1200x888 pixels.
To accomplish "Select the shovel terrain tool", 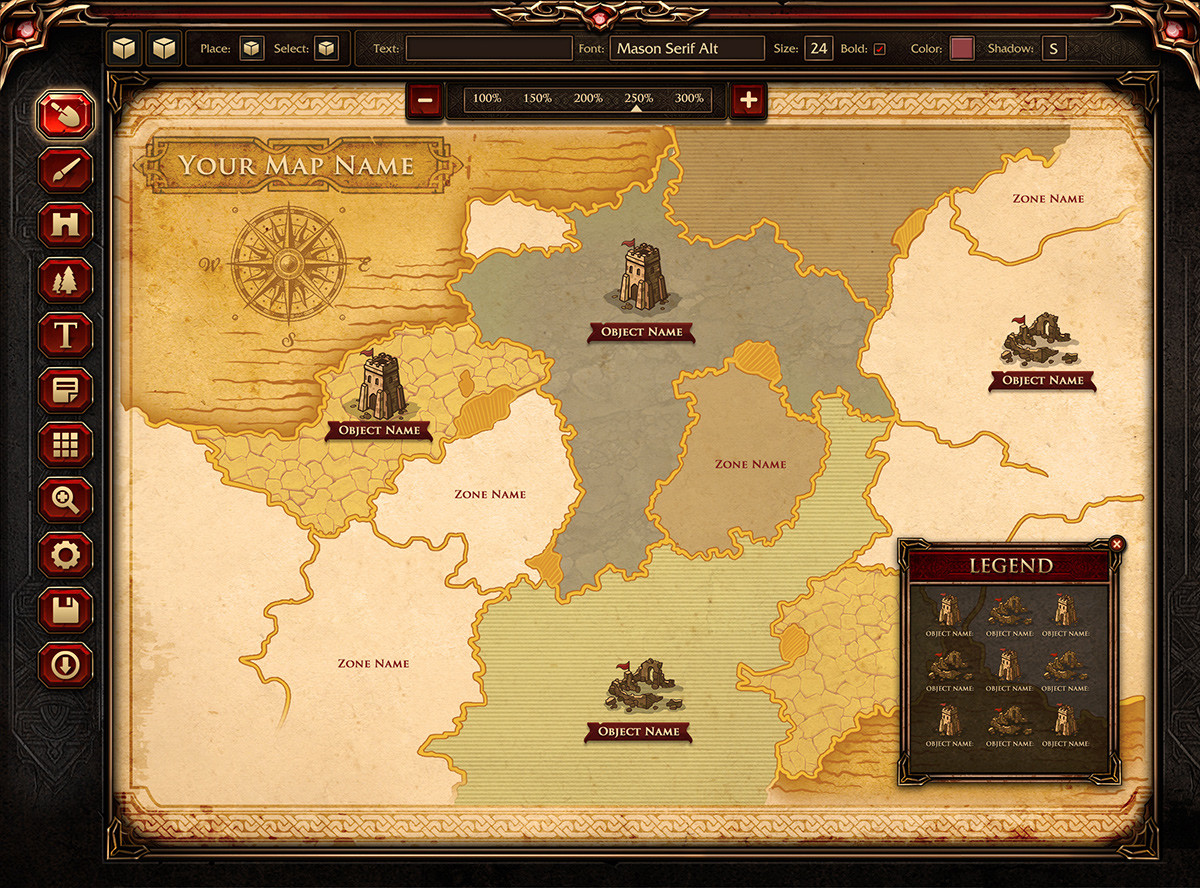I will [66, 115].
